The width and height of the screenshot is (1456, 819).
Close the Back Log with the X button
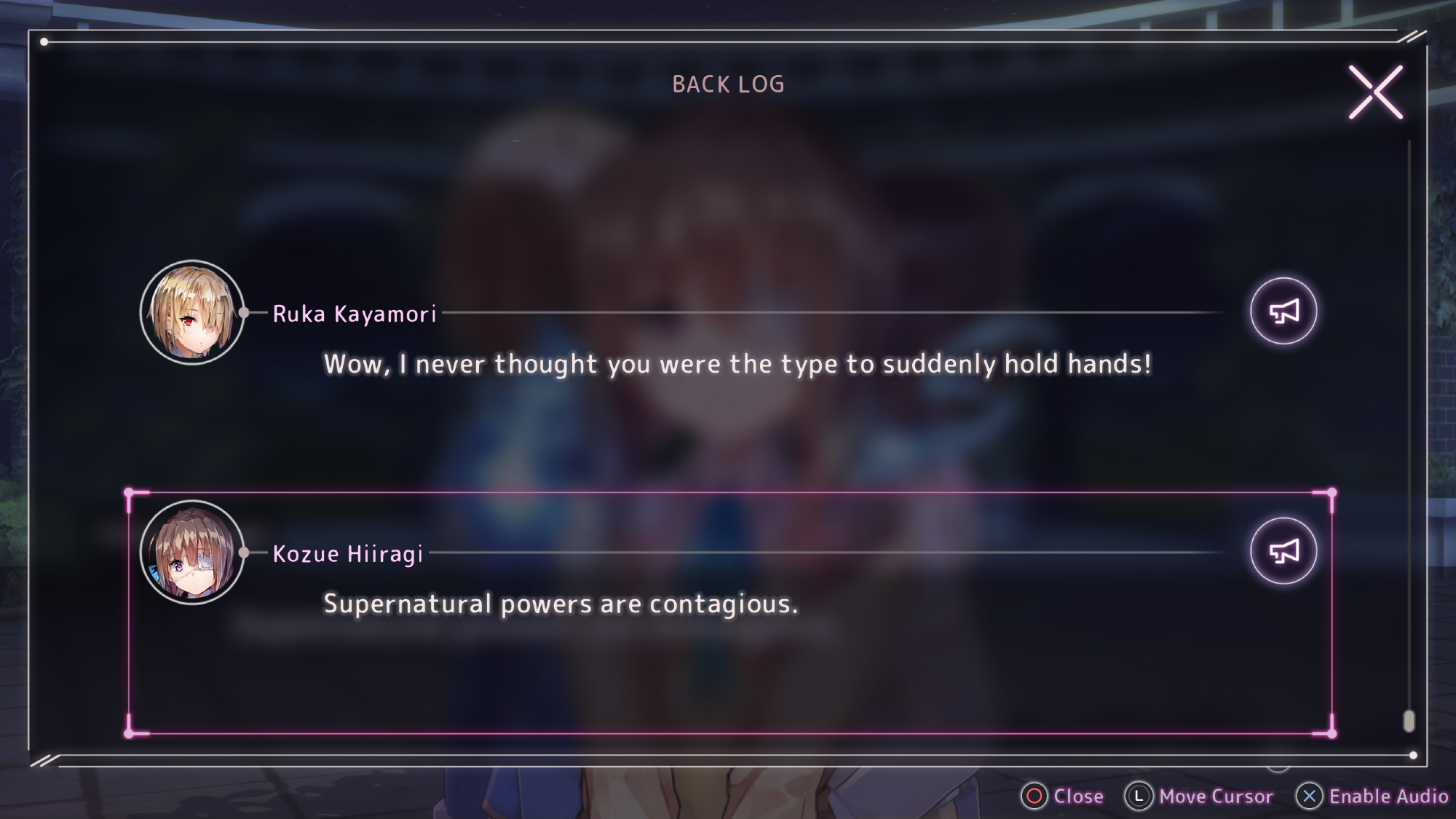point(1375,92)
